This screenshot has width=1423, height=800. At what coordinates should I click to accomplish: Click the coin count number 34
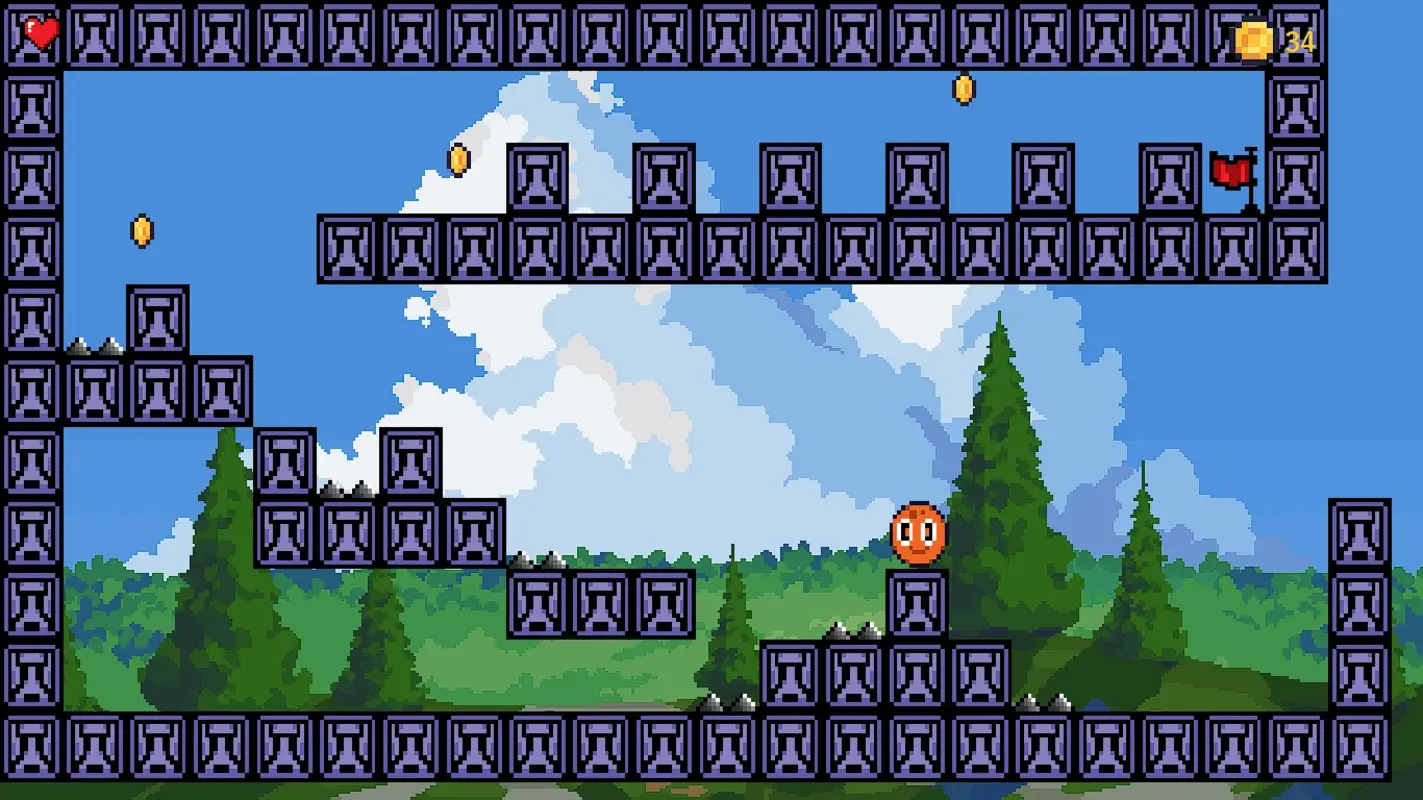[1299, 42]
